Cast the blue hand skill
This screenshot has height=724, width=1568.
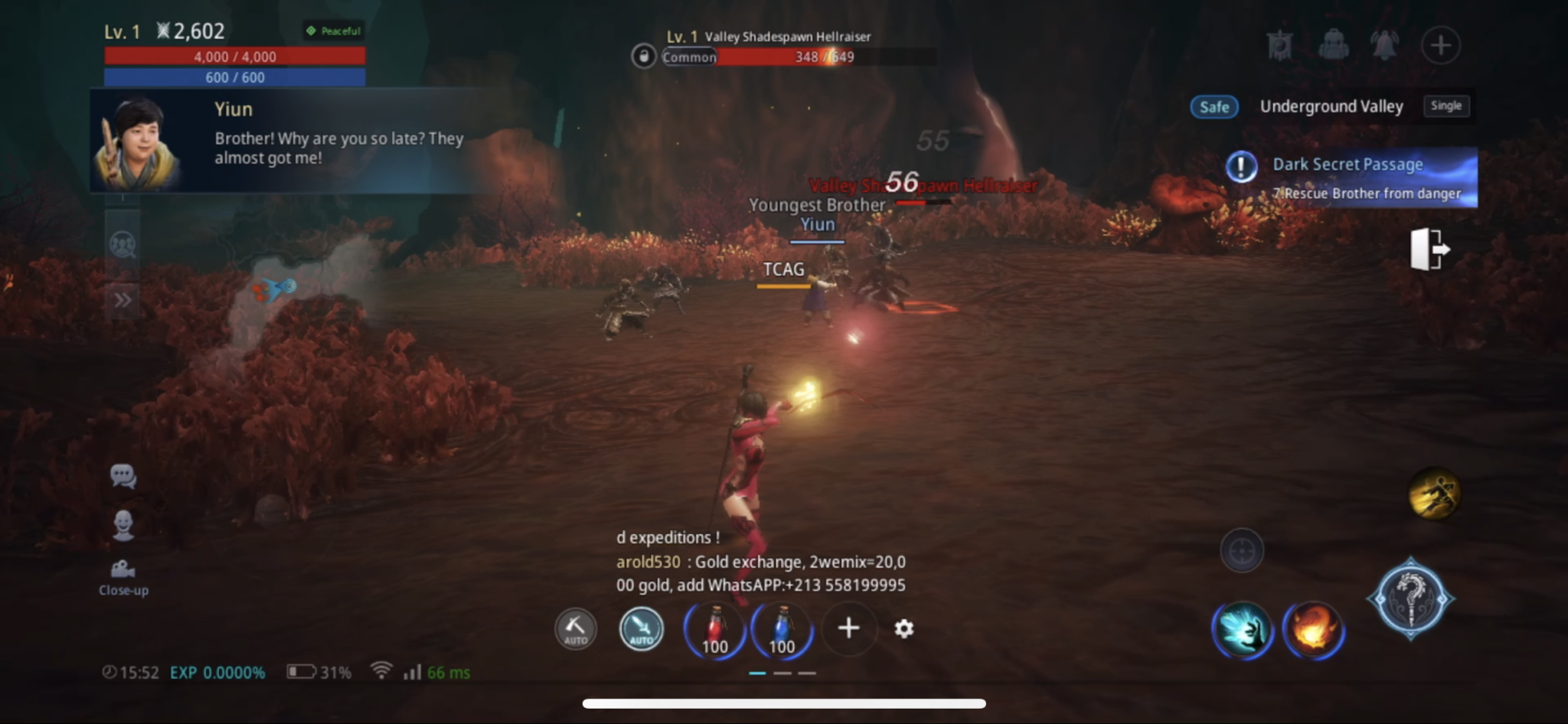[1242, 629]
